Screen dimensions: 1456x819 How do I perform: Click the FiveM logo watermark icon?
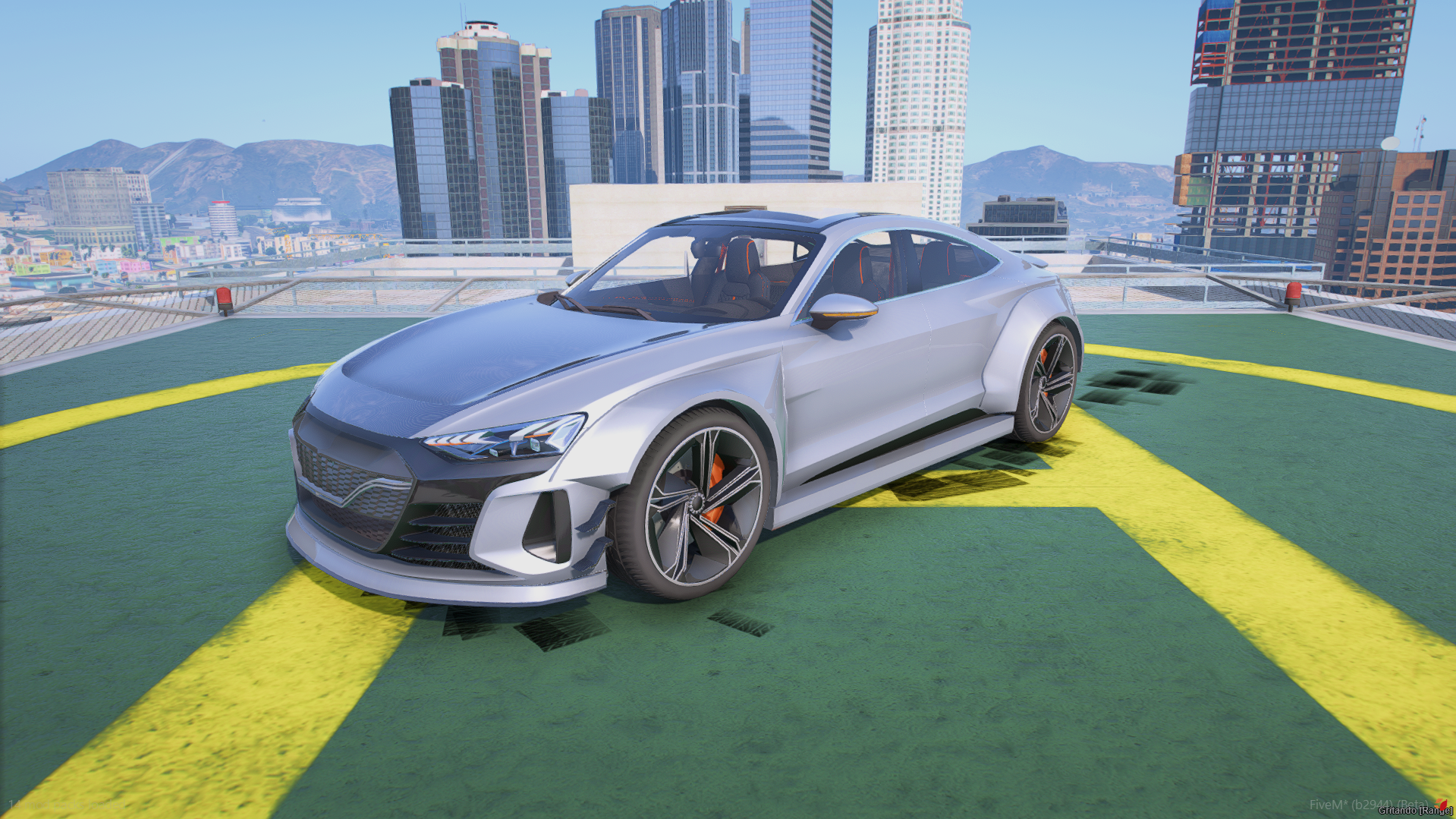(x=1441, y=804)
